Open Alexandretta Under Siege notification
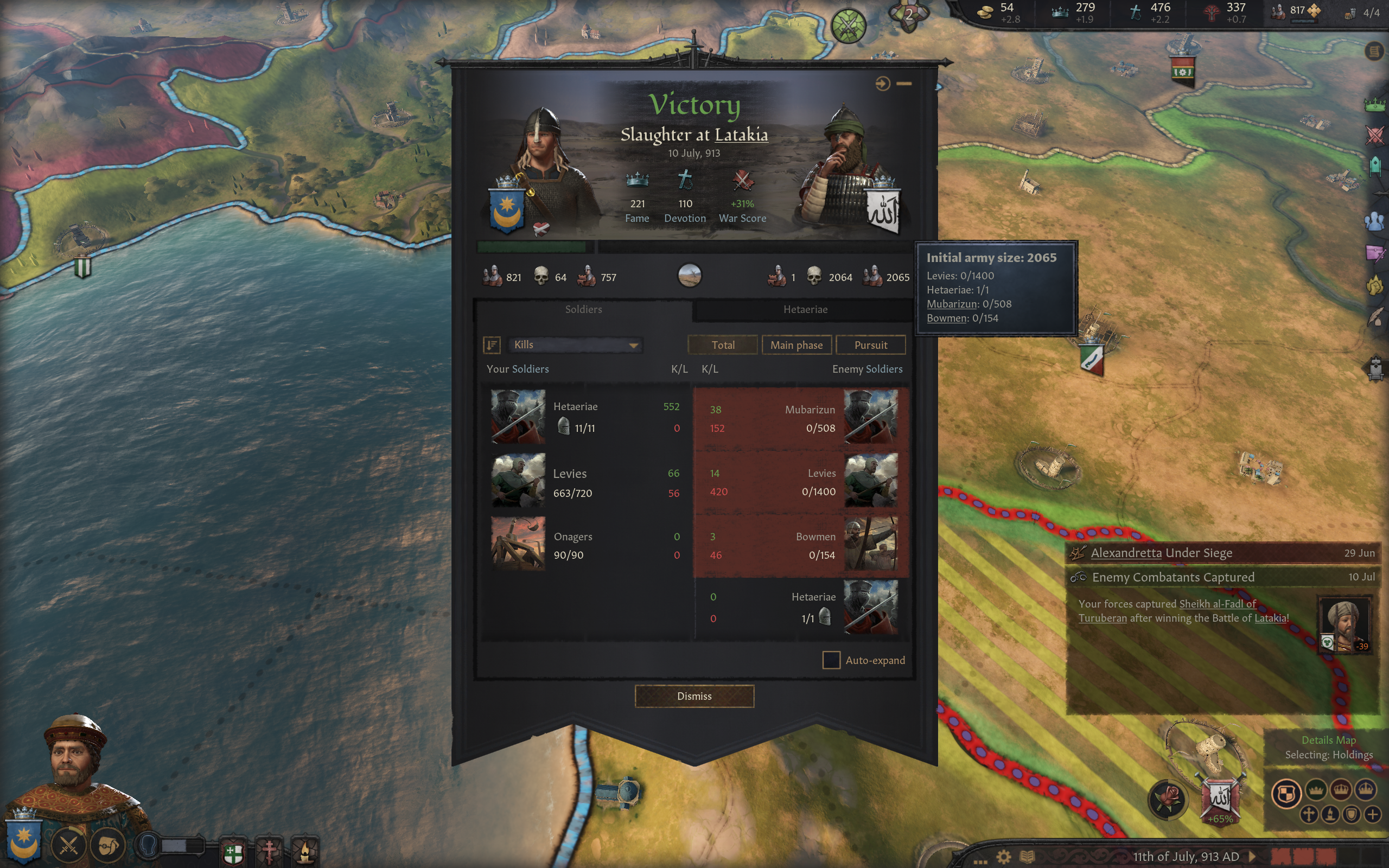The height and width of the screenshot is (868, 1389). [x=1161, y=553]
